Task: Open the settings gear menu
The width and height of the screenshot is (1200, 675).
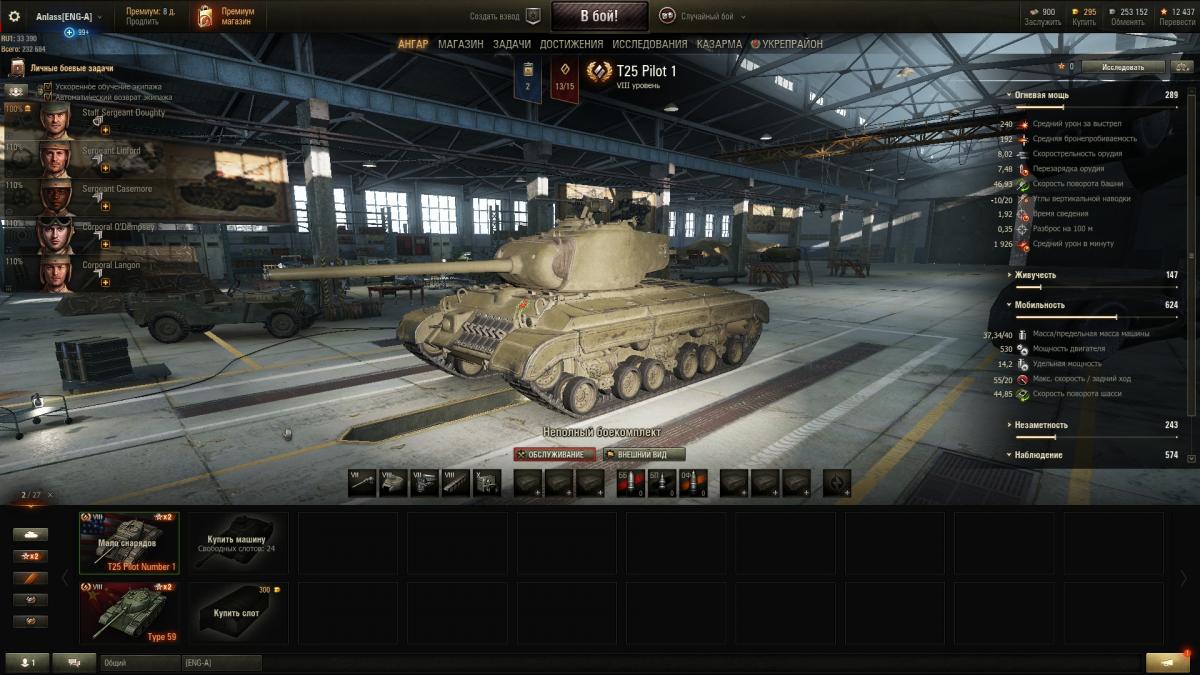Action: pyautogui.click(x=14, y=16)
